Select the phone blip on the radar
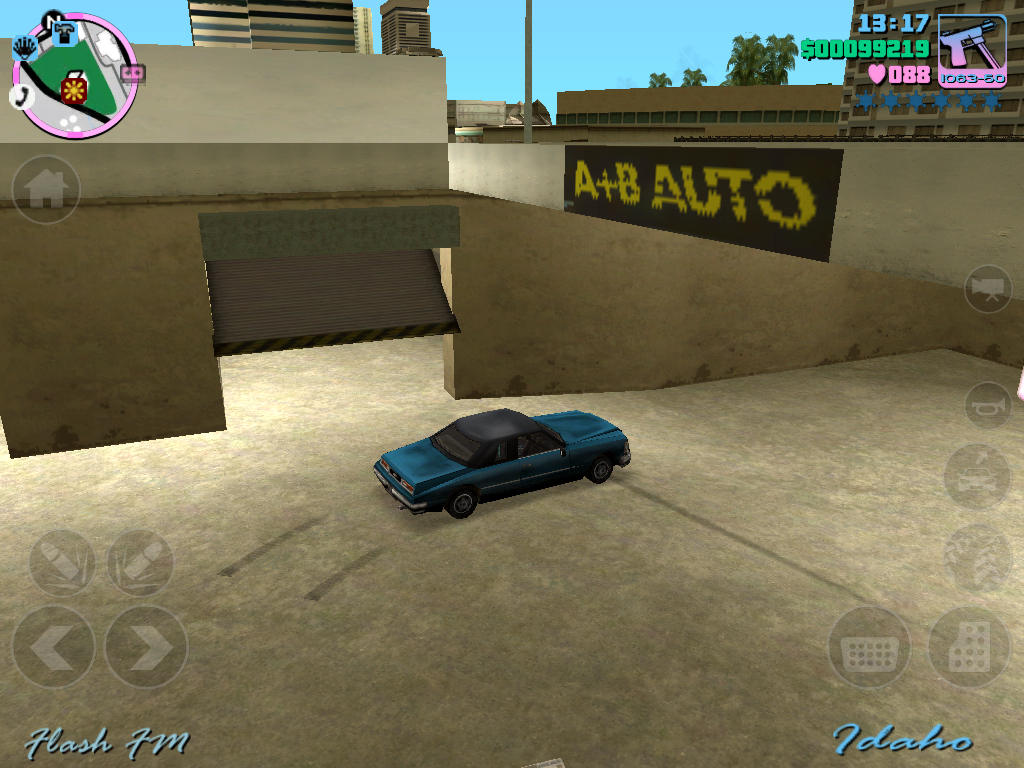Image resolution: width=1024 pixels, height=768 pixels. coord(19,96)
